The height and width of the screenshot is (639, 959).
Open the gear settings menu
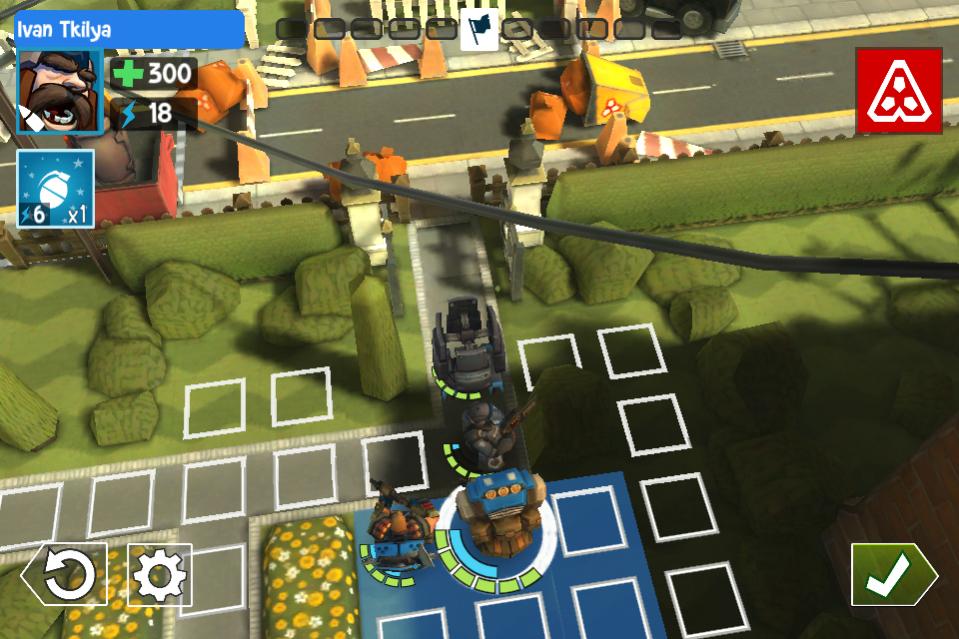(x=160, y=574)
